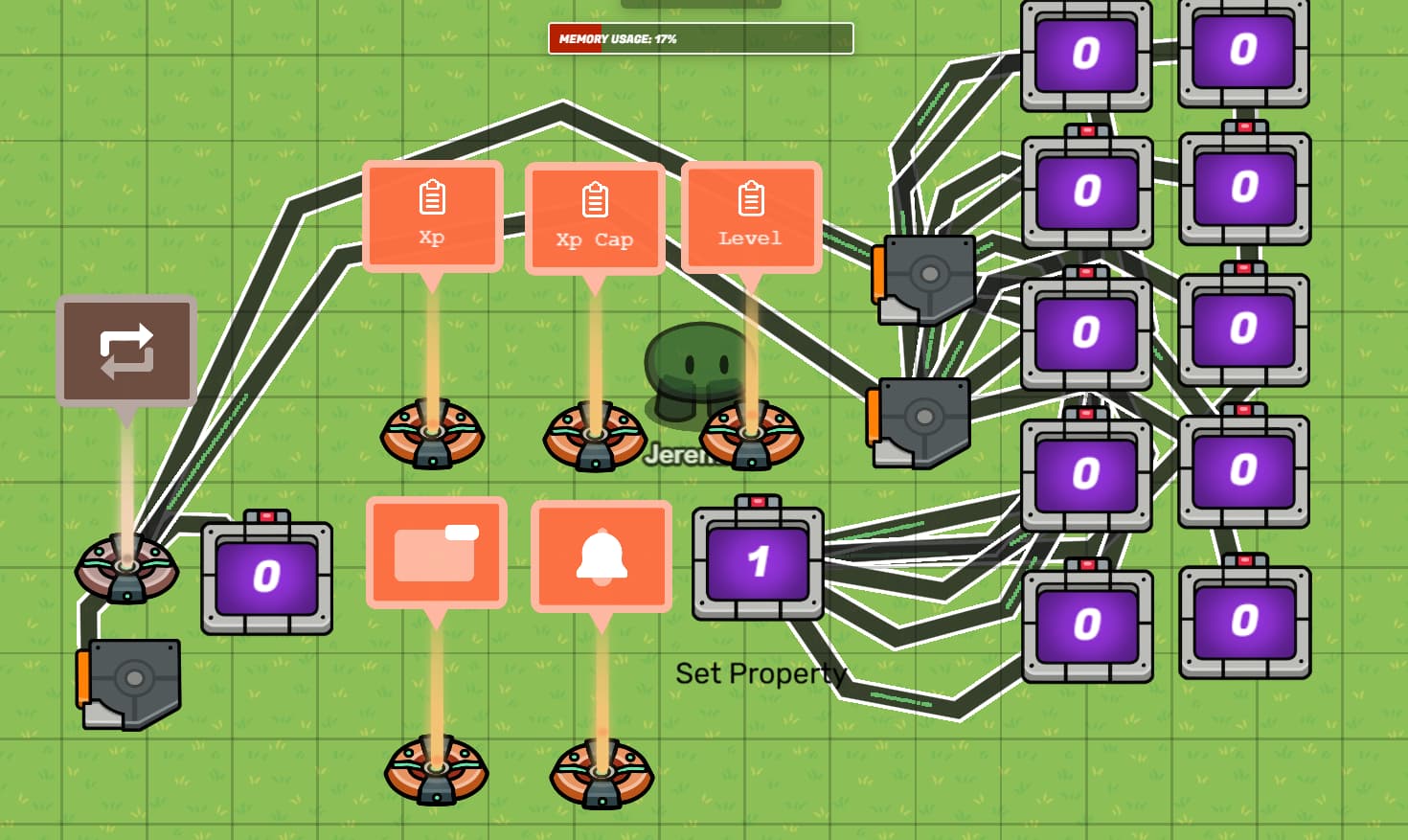Select the counter showing 1
1408x840 pixels.
pyautogui.click(x=758, y=561)
